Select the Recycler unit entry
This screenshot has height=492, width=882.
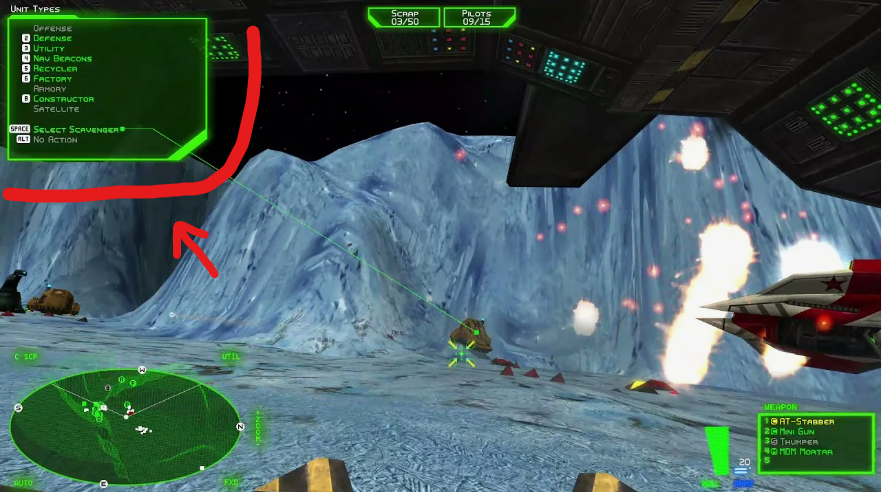[x=53, y=69]
